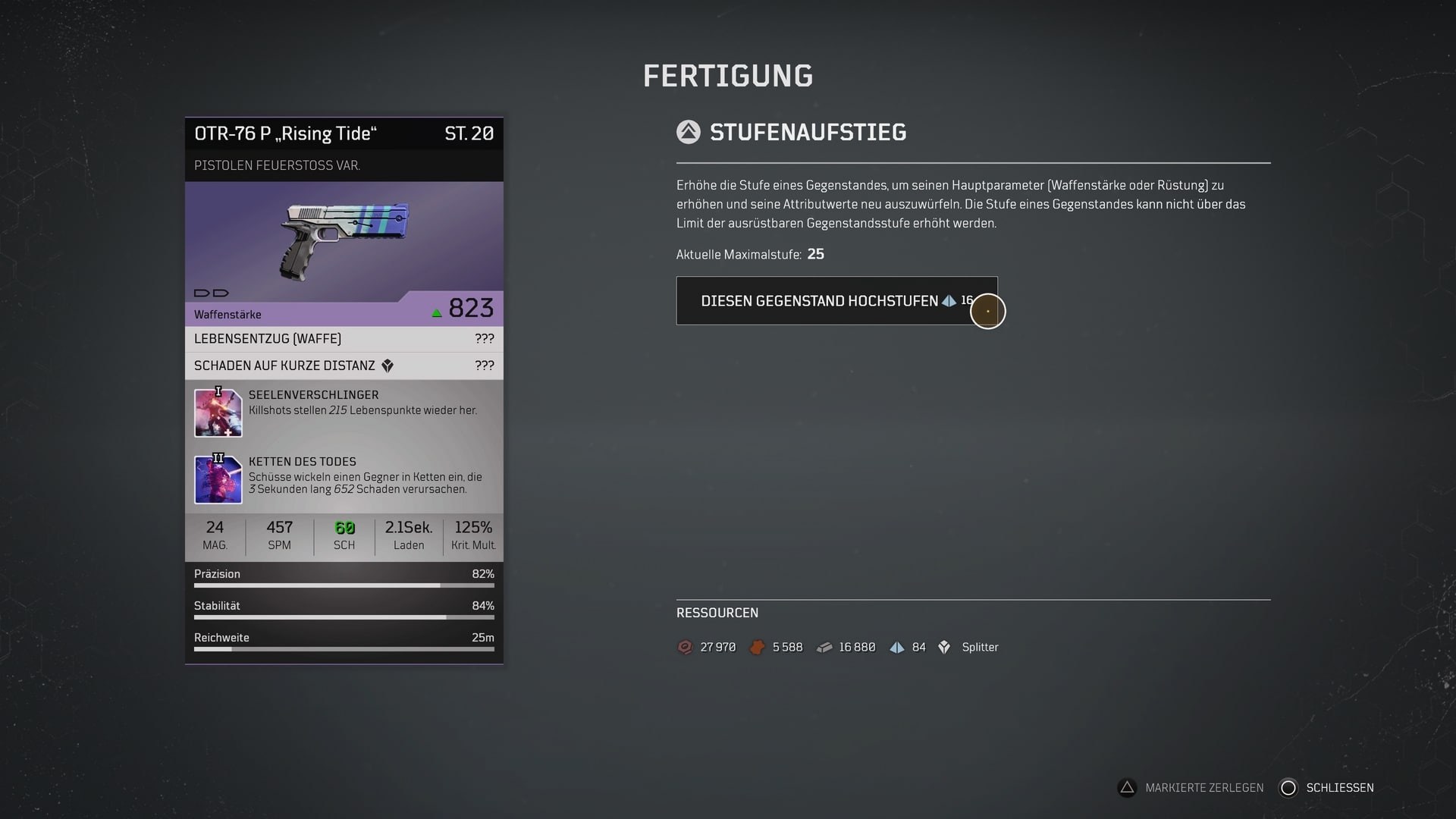Viewport: 1456px width, 819px height.
Task: Select the OTR-76 P Rising Tide pistol image
Action: point(345,240)
